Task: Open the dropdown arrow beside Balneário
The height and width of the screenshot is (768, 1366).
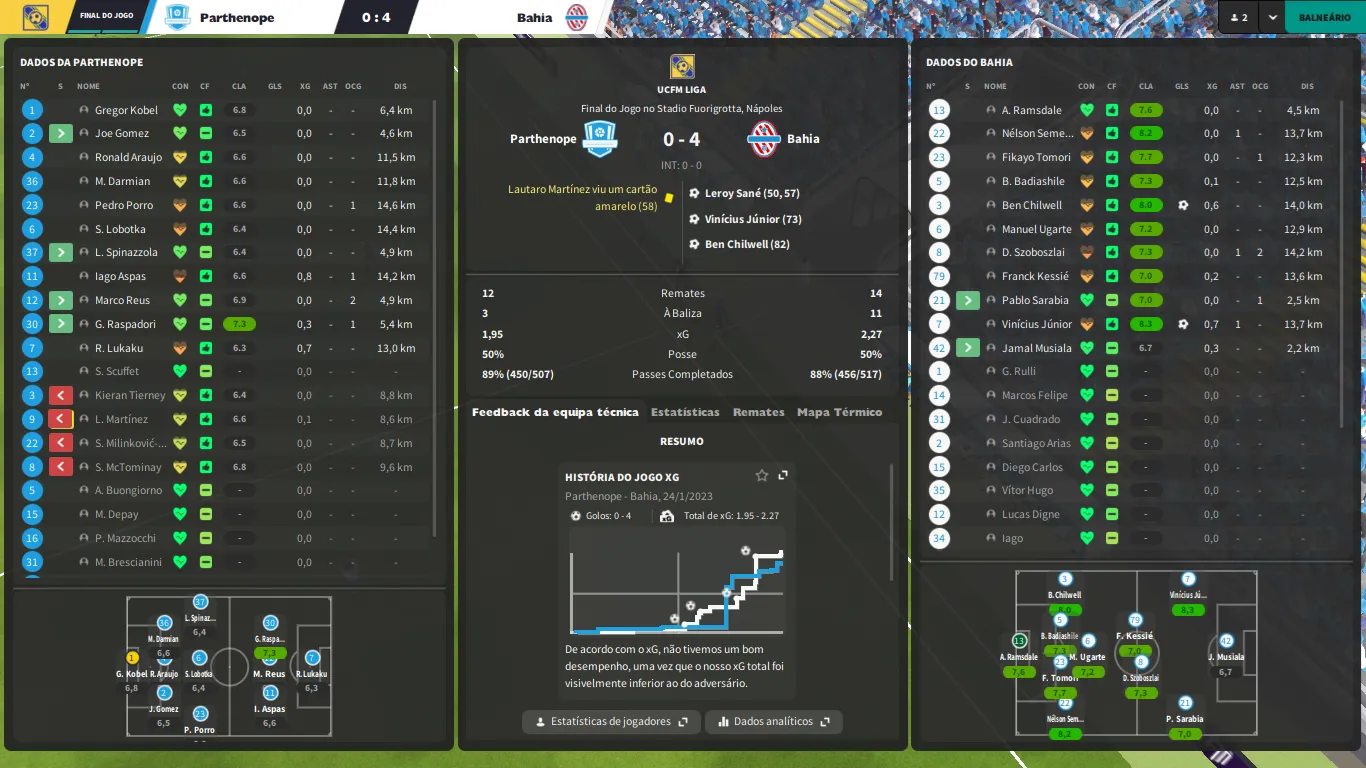Action: coord(1272,17)
